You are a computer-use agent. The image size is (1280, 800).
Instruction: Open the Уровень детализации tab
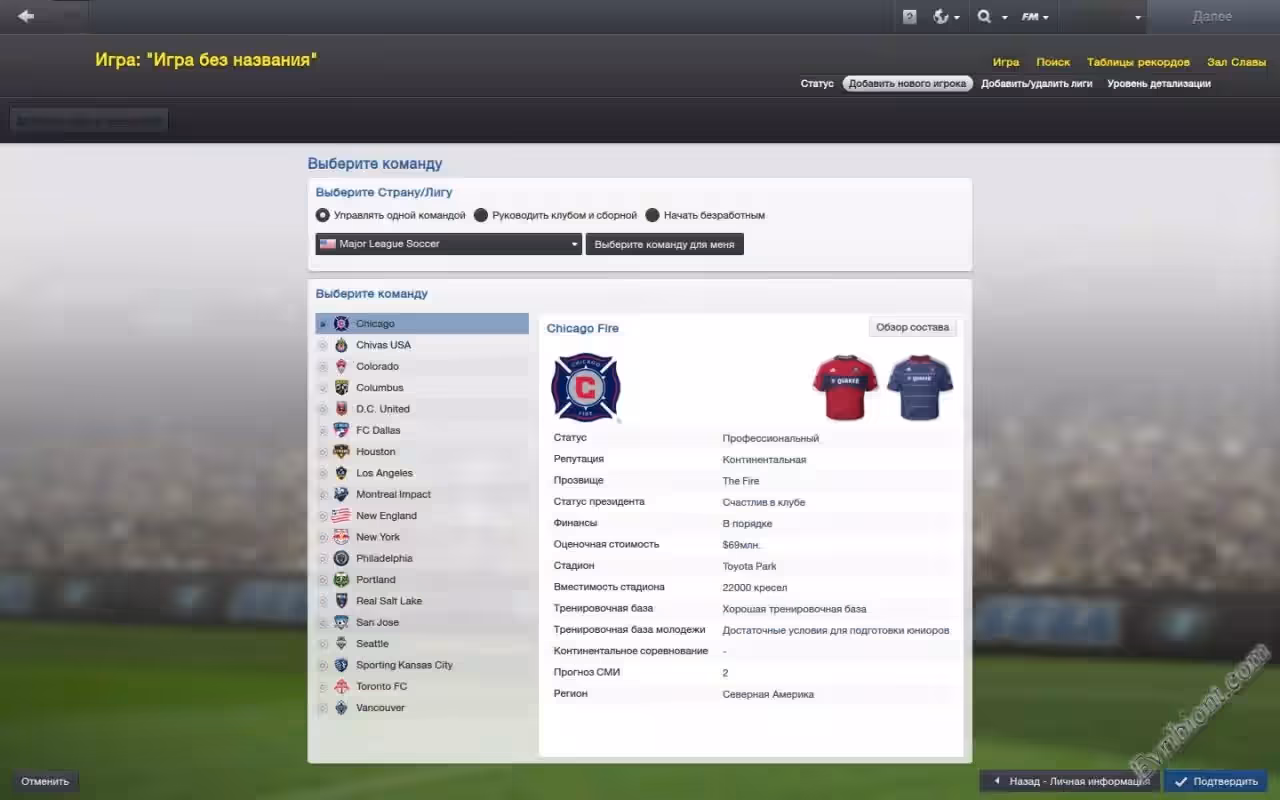[1158, 84]
